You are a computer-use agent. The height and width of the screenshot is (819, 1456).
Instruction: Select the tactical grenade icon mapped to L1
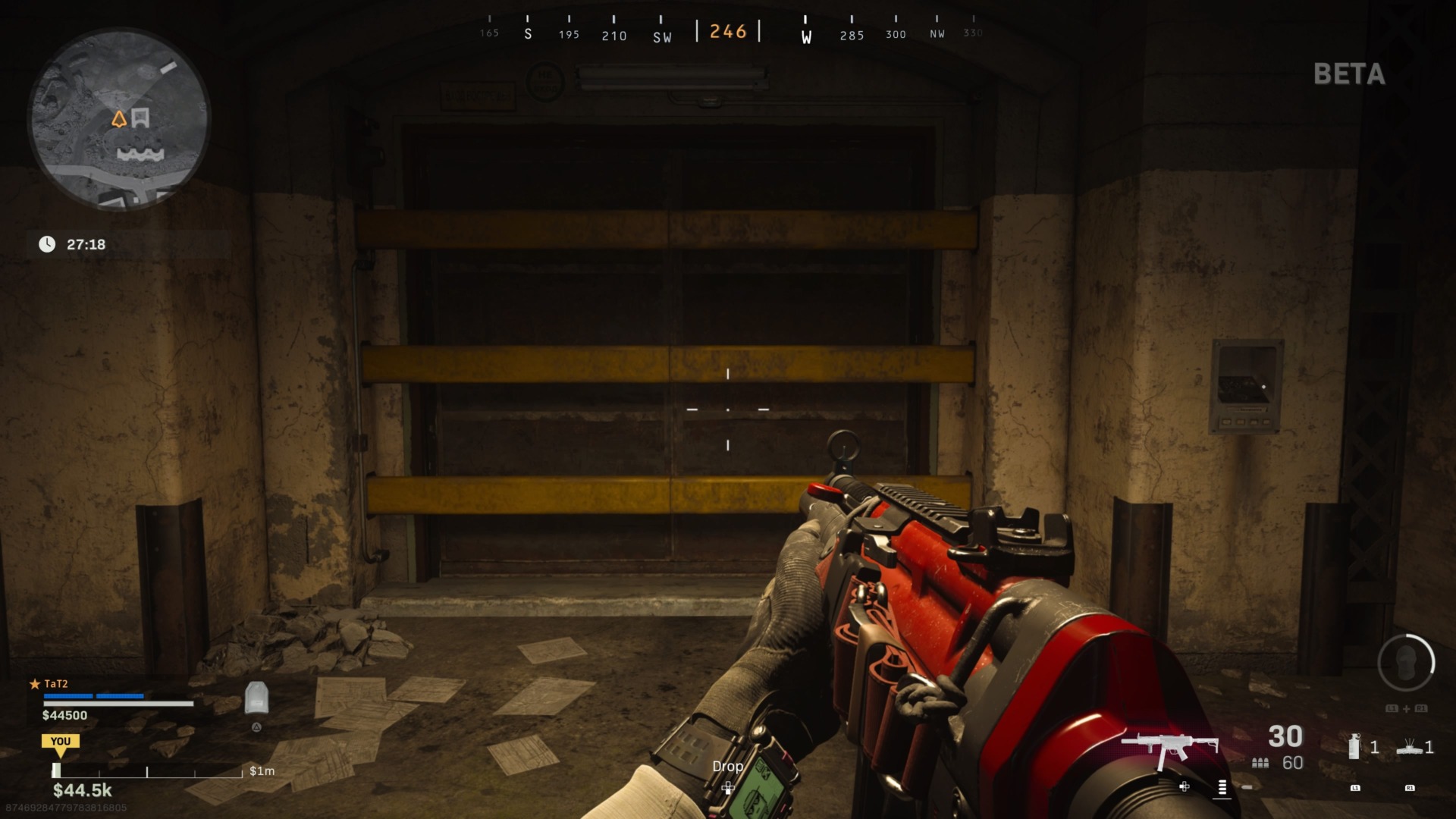1354,747
